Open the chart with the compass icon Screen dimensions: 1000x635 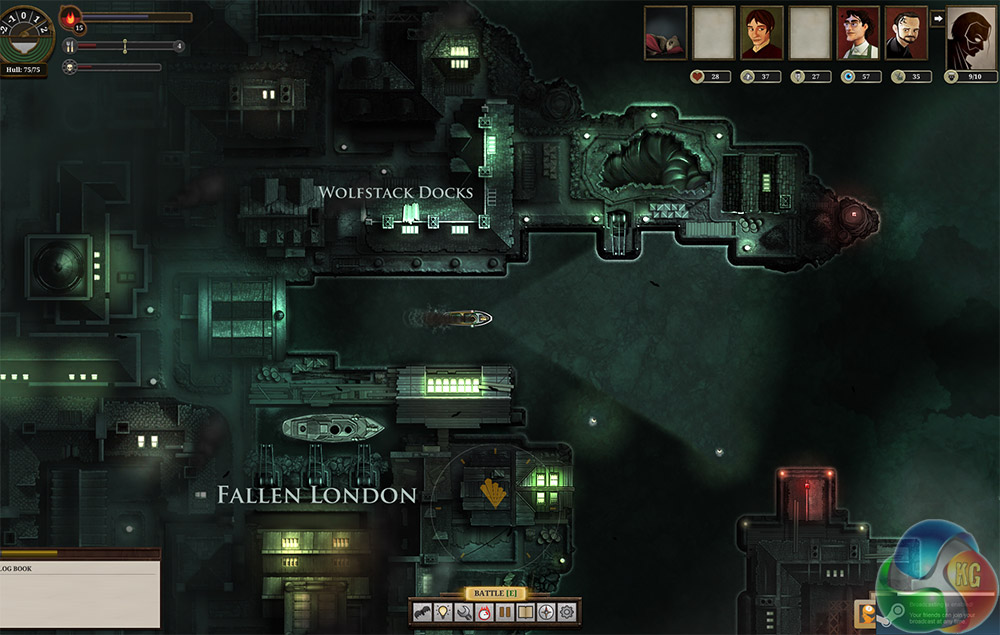[x=546, y=612]
